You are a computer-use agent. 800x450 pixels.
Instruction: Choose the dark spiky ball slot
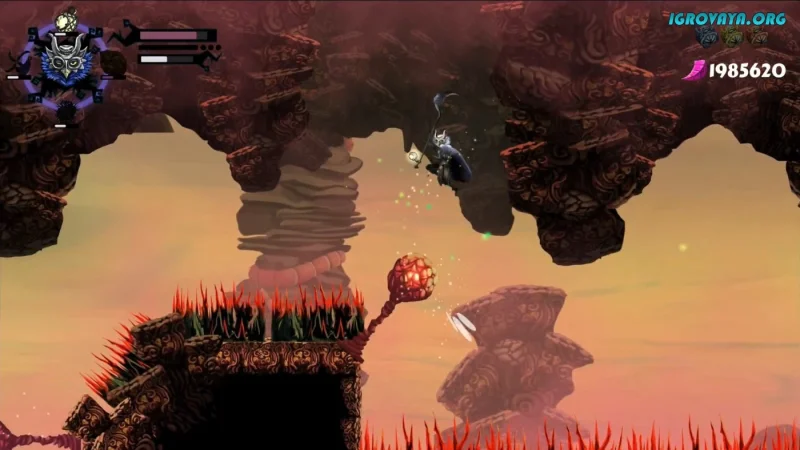(x=66, y=110)
